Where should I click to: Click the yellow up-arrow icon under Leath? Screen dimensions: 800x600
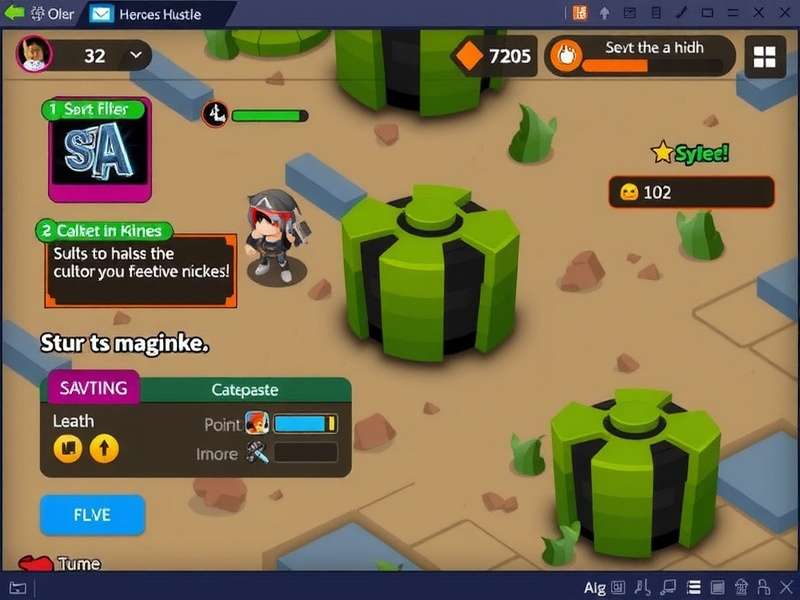pos(104,449)
